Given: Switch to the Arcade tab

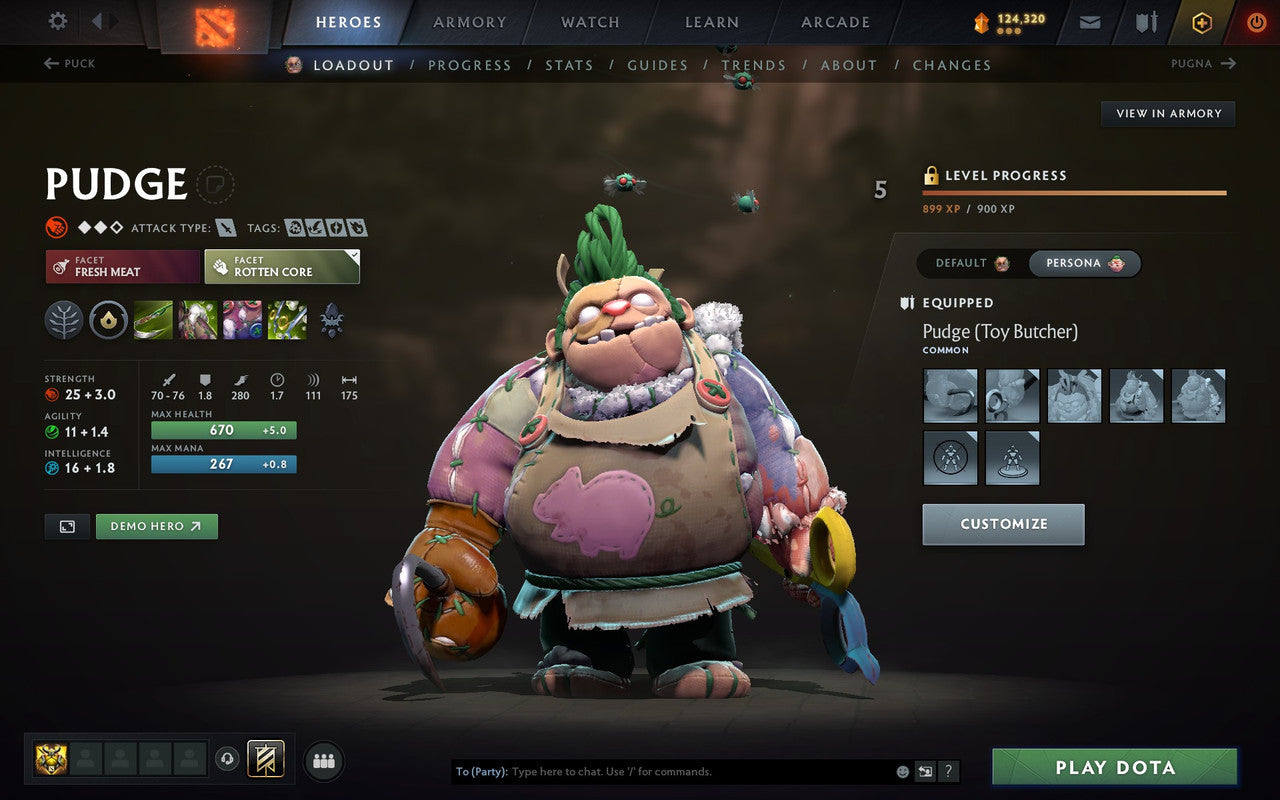Looking at the screenshot, I should tap(835, 22).
